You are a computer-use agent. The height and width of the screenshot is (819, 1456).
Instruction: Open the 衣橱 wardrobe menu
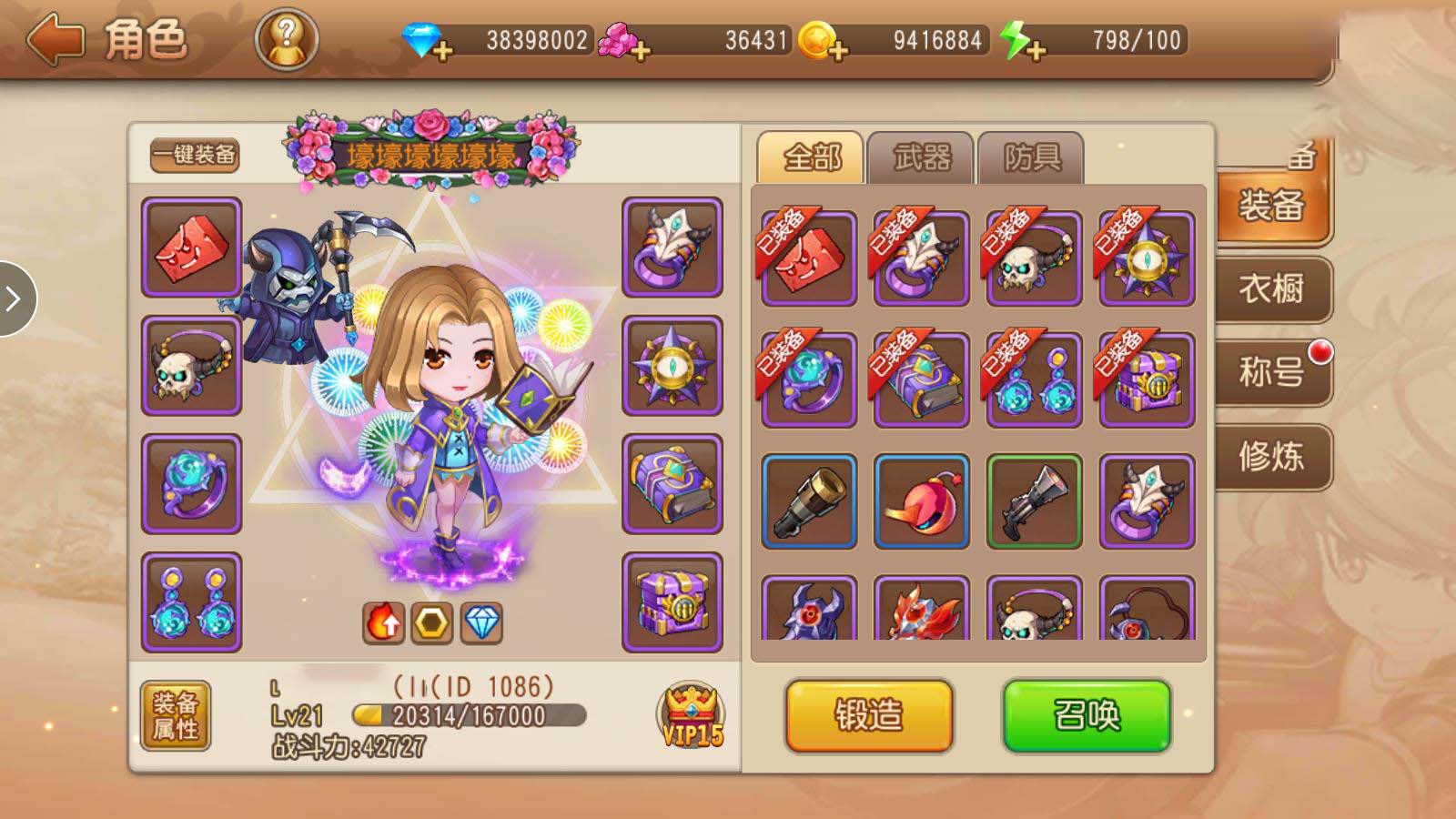tap(1271, 289)
